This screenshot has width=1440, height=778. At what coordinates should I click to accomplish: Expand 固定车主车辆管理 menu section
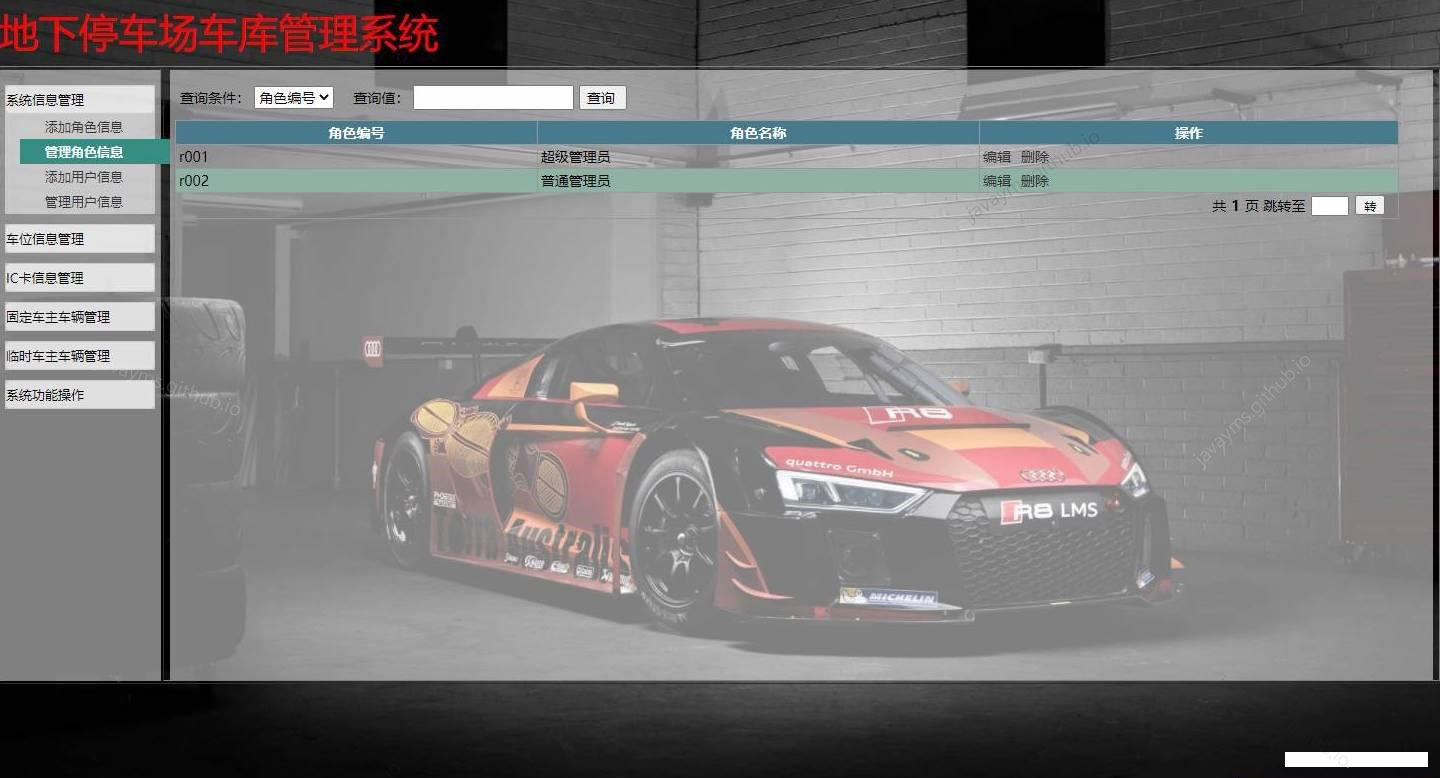tap(79, 317)
